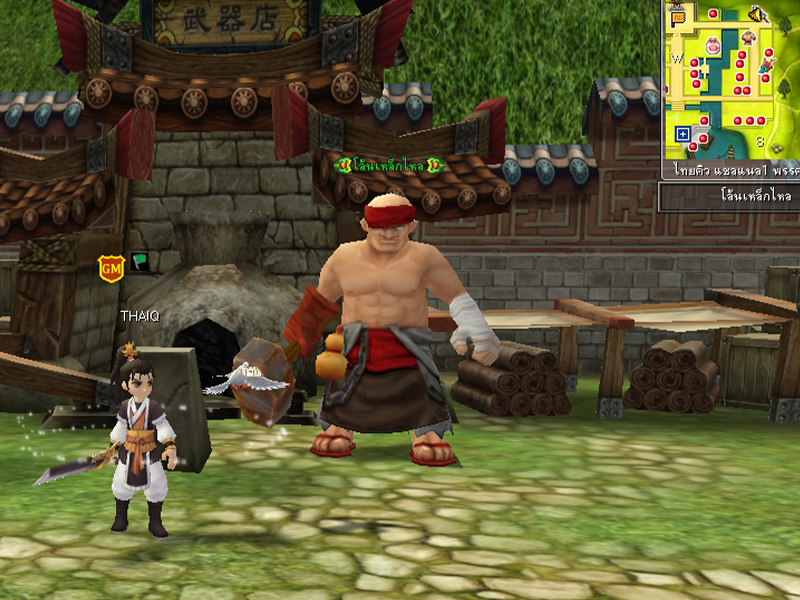Click the white and red pouch minimap marker
The width and height of the screenshot is (800, 600).
(713, 46)
